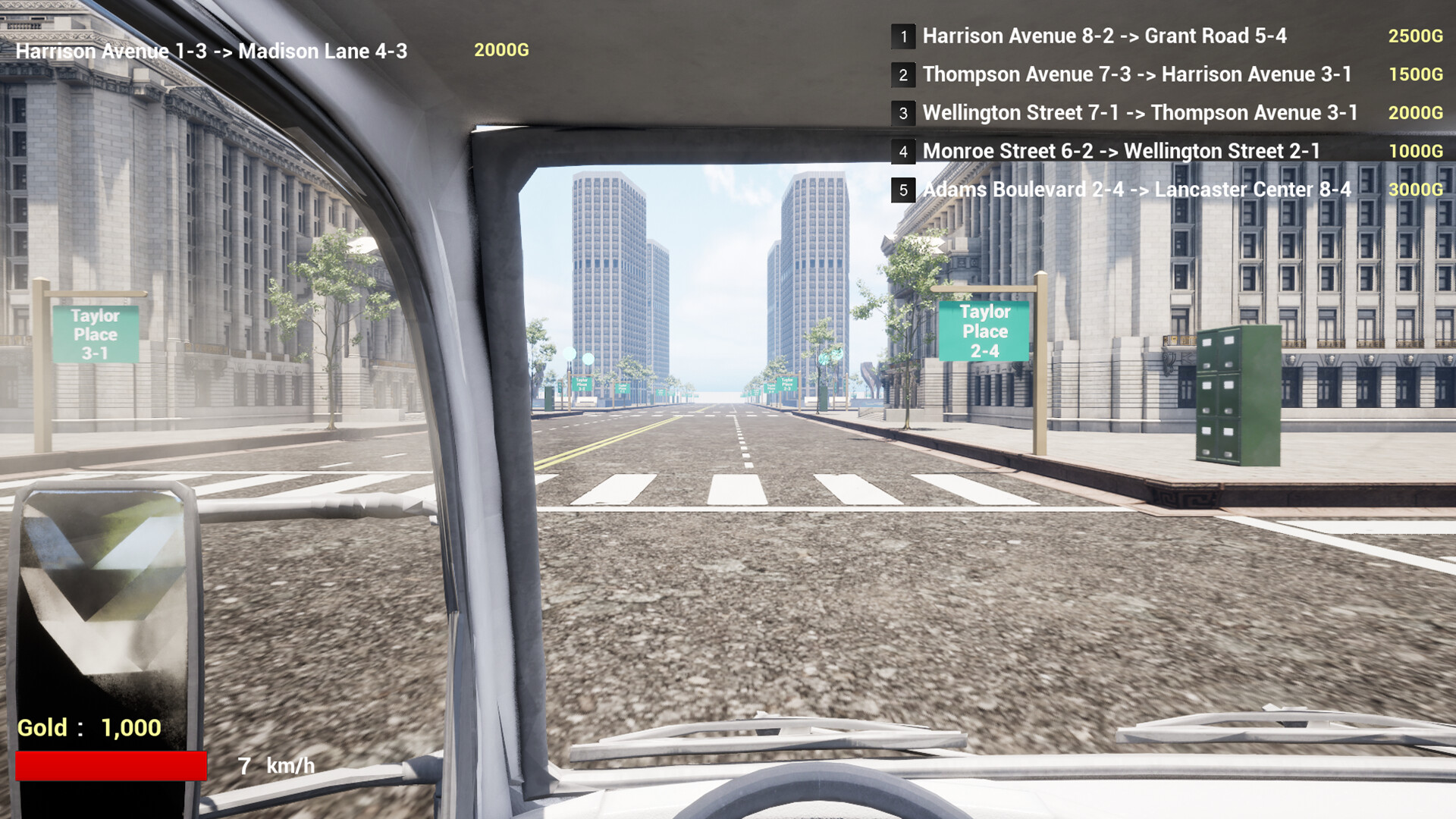The height and width of the screenshot is (819, 1456).
Task: Select the highlighted Monroe Street 6-2 mission
Action: (1121, 151)
